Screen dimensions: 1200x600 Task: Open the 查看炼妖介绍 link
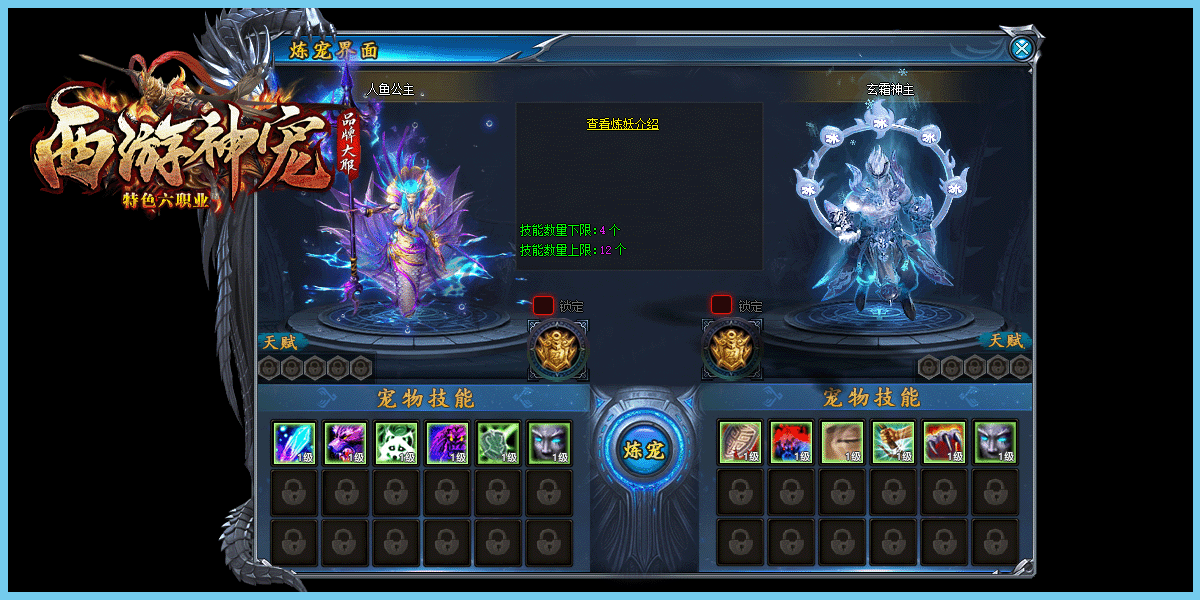[x=622, y=124]
